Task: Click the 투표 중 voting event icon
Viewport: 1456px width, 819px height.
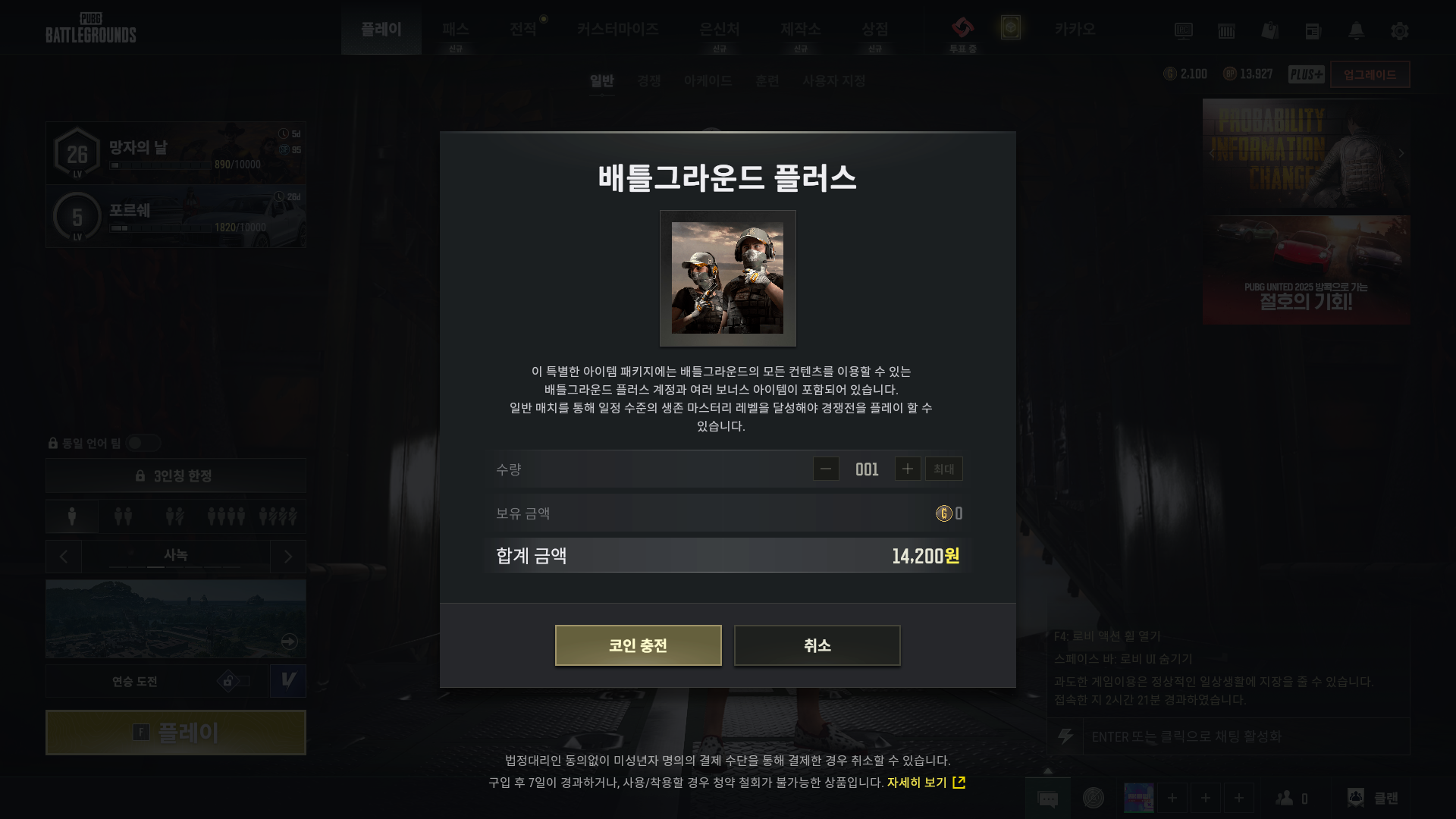Action: [x=964, y=31]
